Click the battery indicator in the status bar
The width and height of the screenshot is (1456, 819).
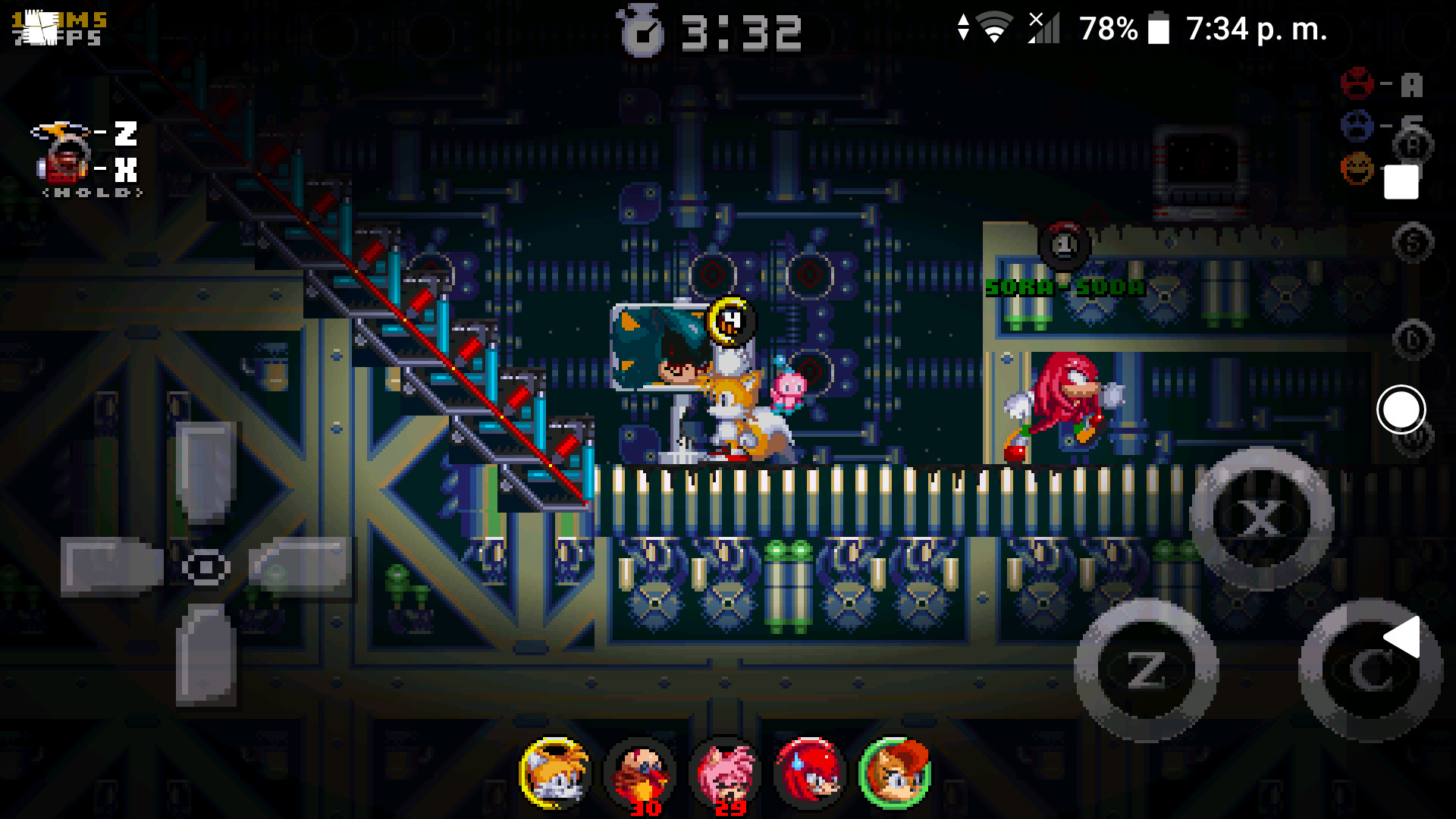[x=1157, y=29]
